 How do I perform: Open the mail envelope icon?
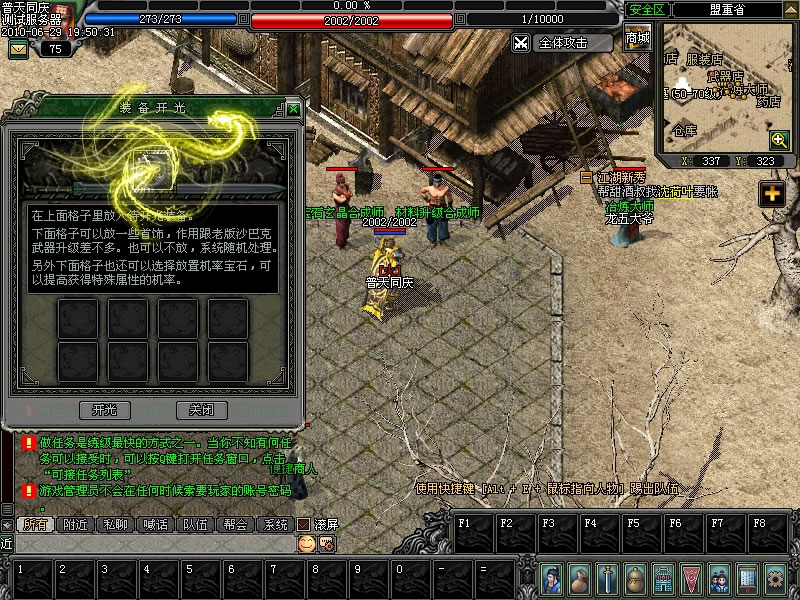pyautogui.click(x=18, y=48)
